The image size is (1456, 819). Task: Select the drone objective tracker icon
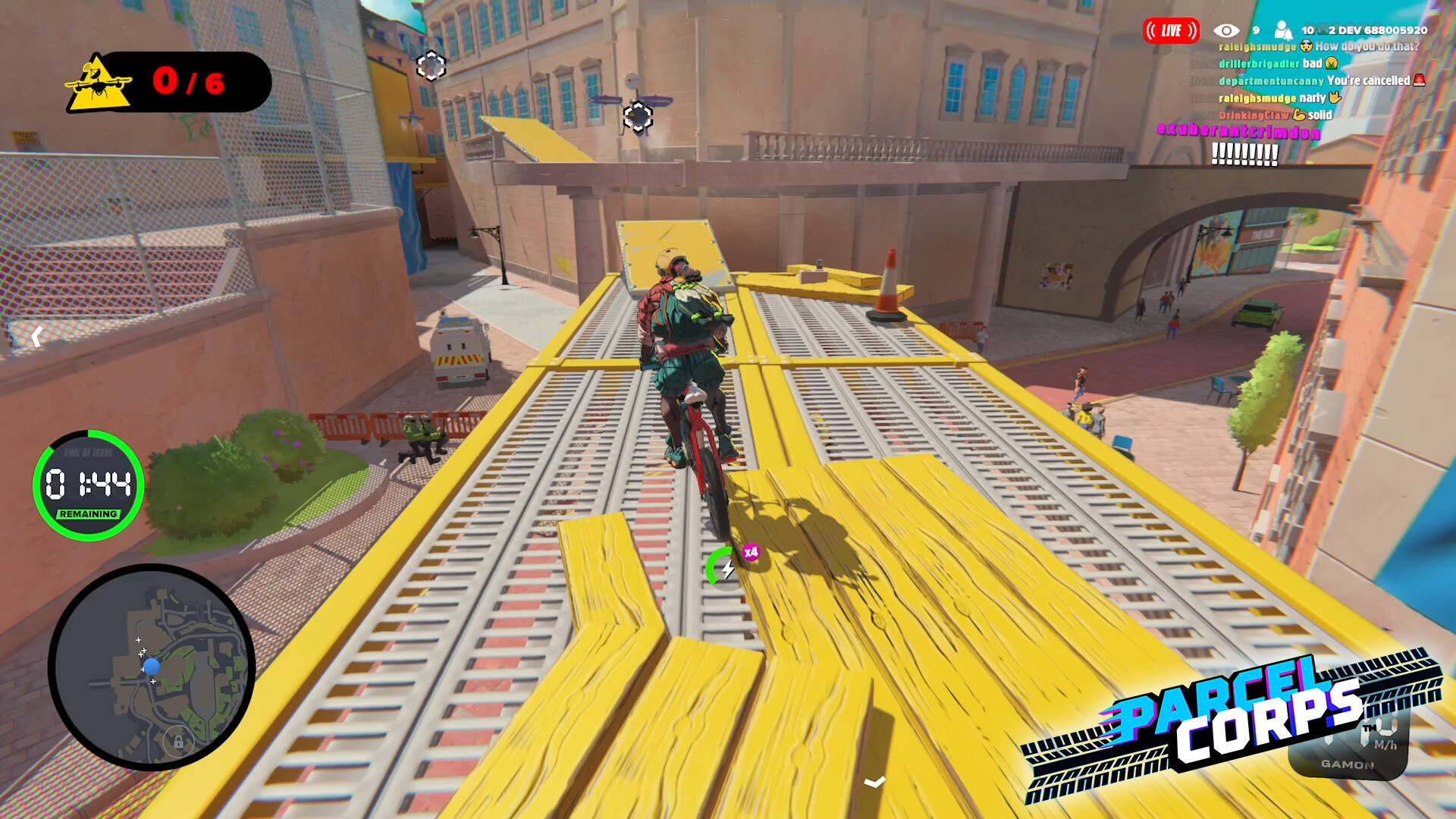tap(99, 83)
